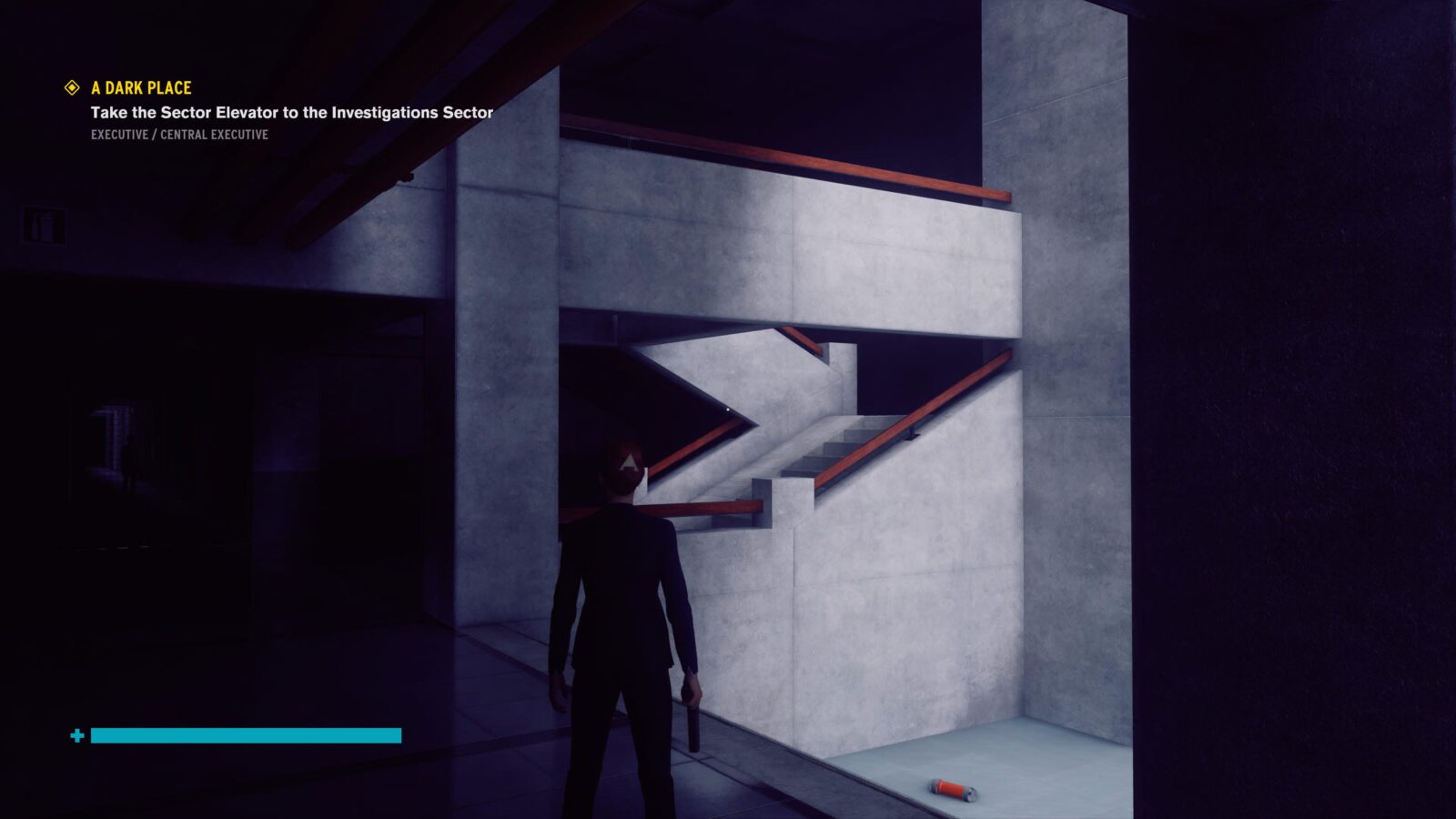Select the EXECUTIVE / CENTRAL EXECUTIVE location label
The image size is (1456, 819).
tap(178, 135)
